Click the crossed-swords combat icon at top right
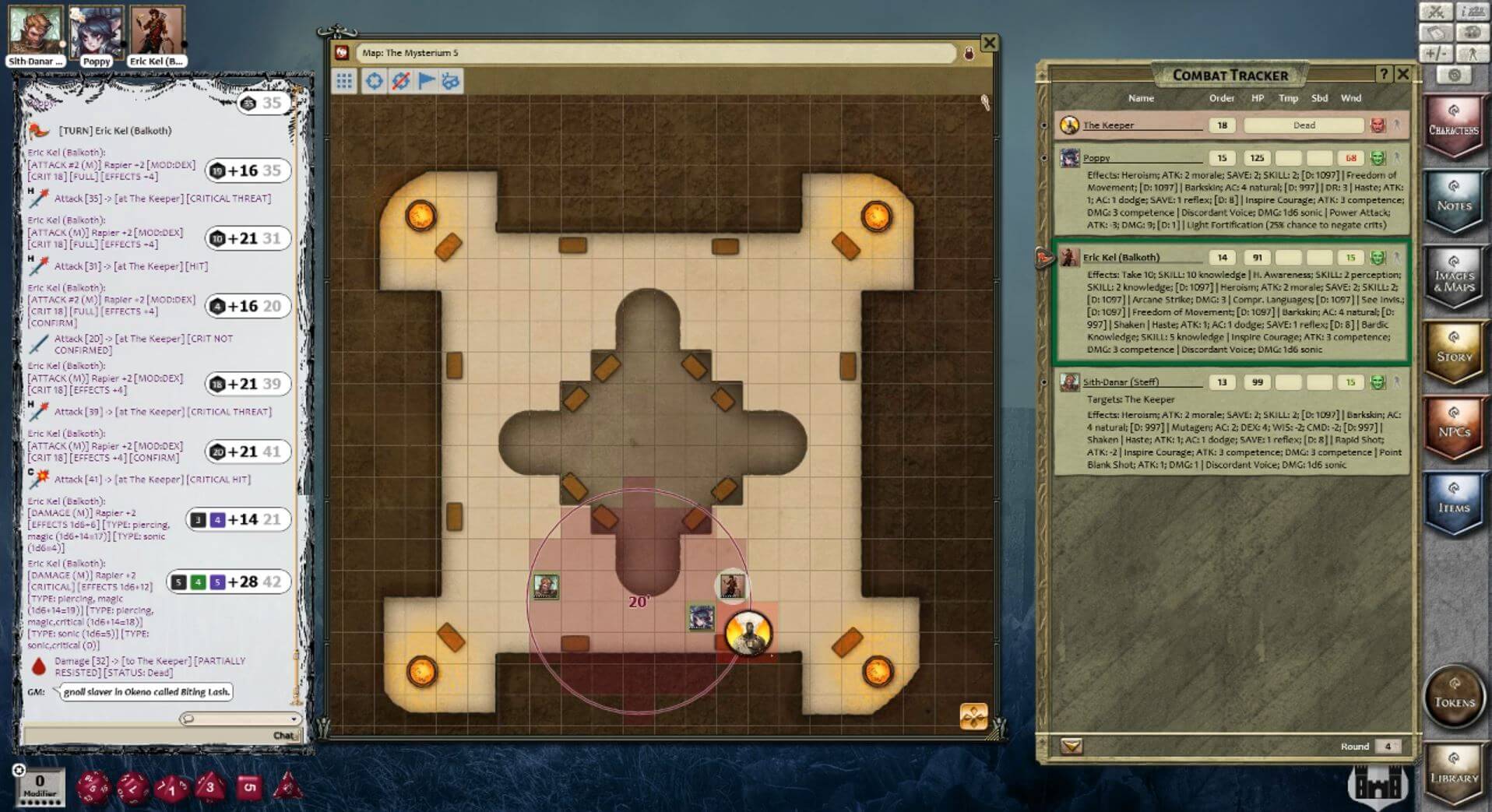Image resolution: width=1492 pixels, height=812 pixels. (x=1435, y=12)
